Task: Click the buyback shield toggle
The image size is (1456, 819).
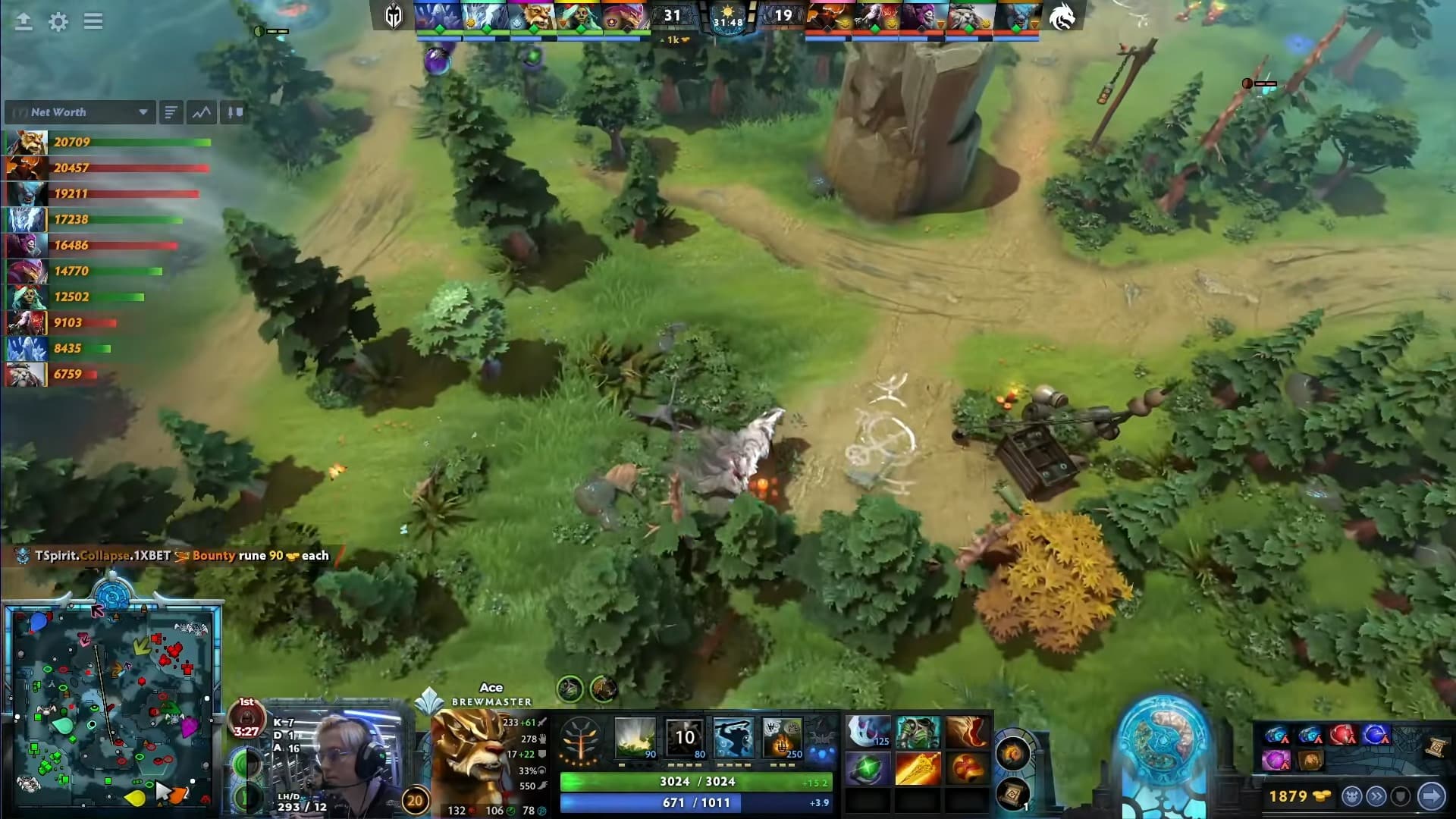Action: point(1401,795)
